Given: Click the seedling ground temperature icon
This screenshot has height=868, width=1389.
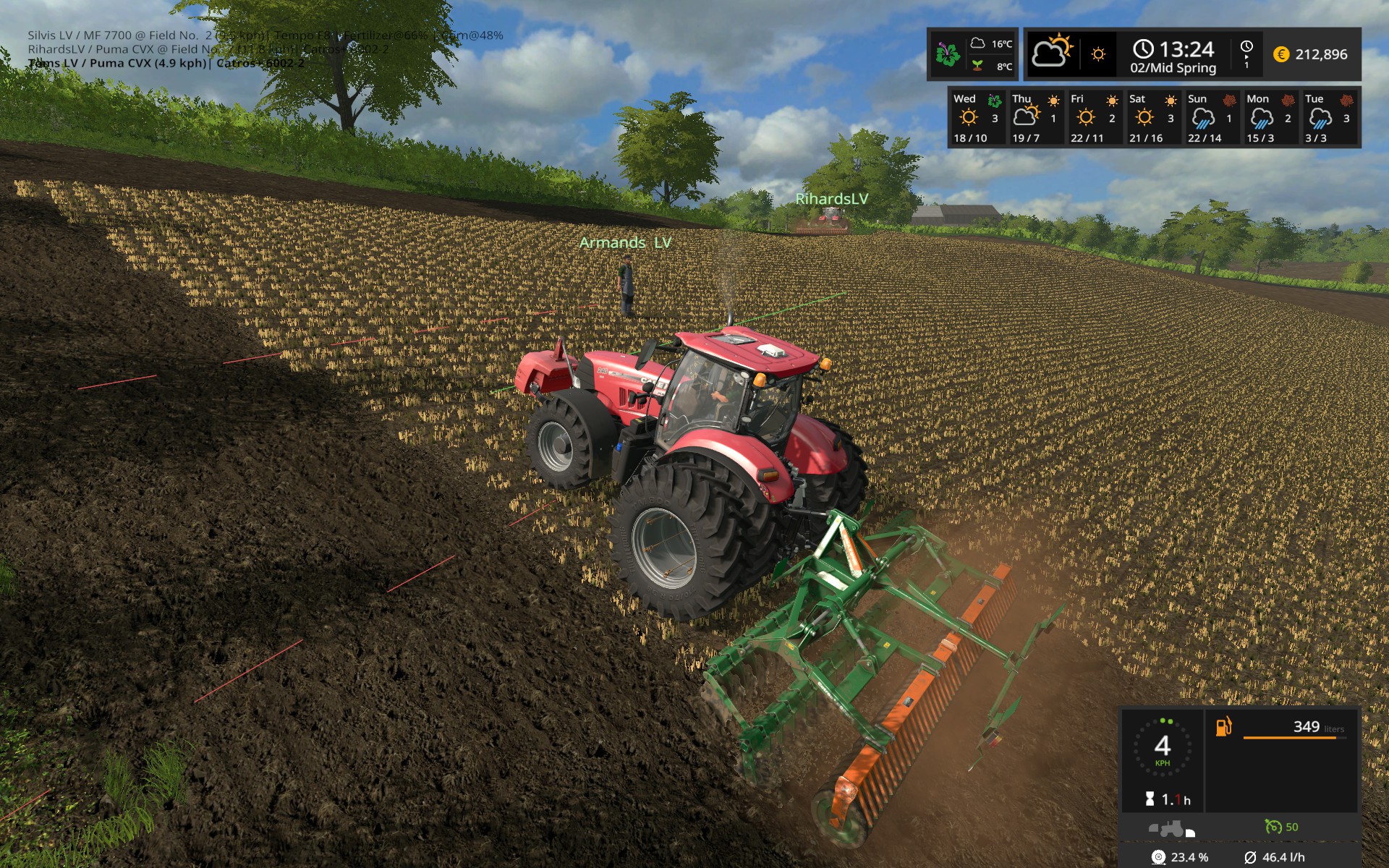Looking at the screenshot, I should point(978,64).
